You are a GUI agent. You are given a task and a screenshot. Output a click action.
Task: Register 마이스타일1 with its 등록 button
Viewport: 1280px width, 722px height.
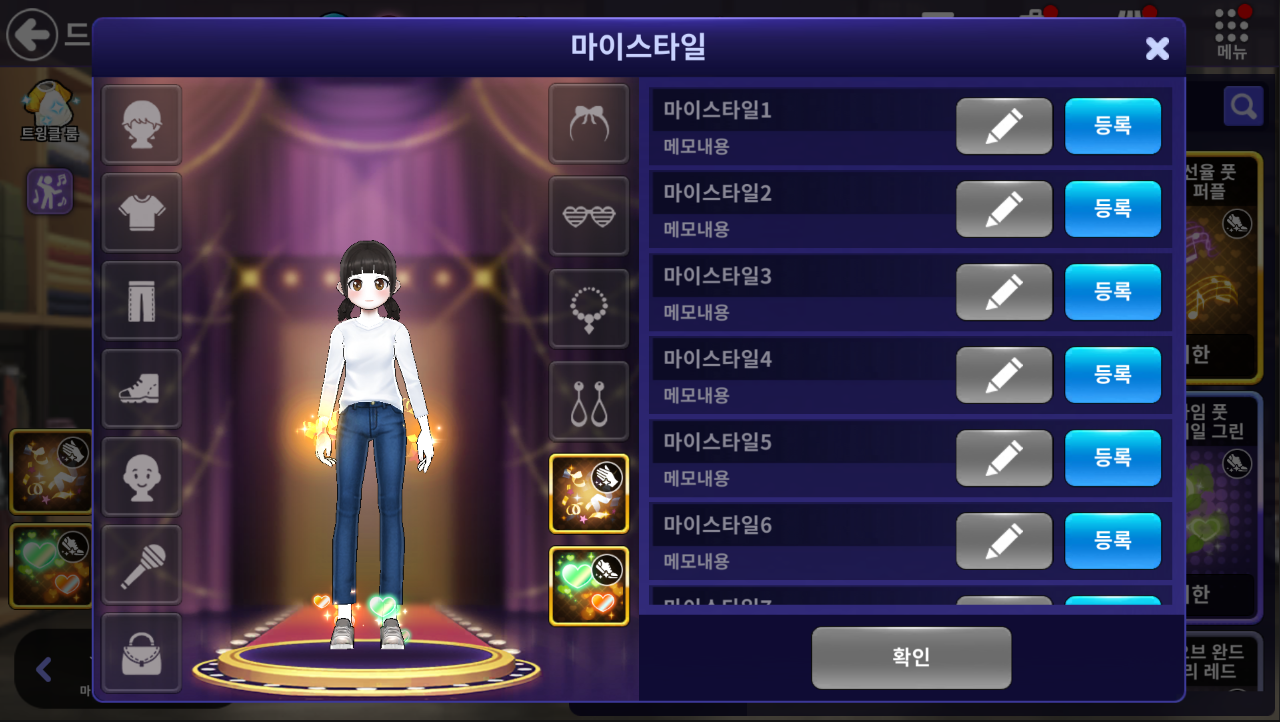pyautogui.click(x=1112, y=126)
